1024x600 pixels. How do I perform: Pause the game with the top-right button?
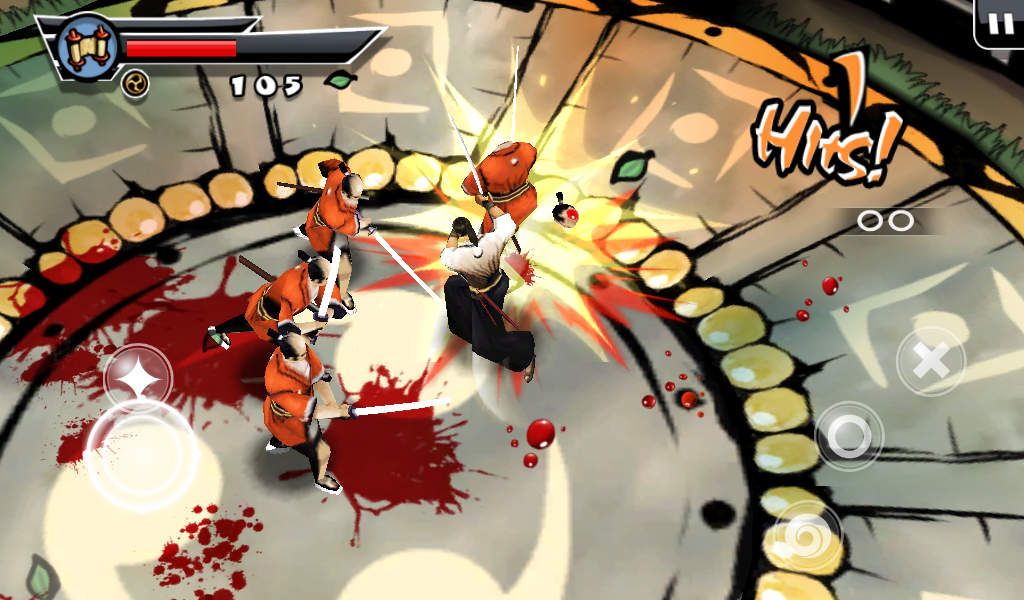coord(999,23)
